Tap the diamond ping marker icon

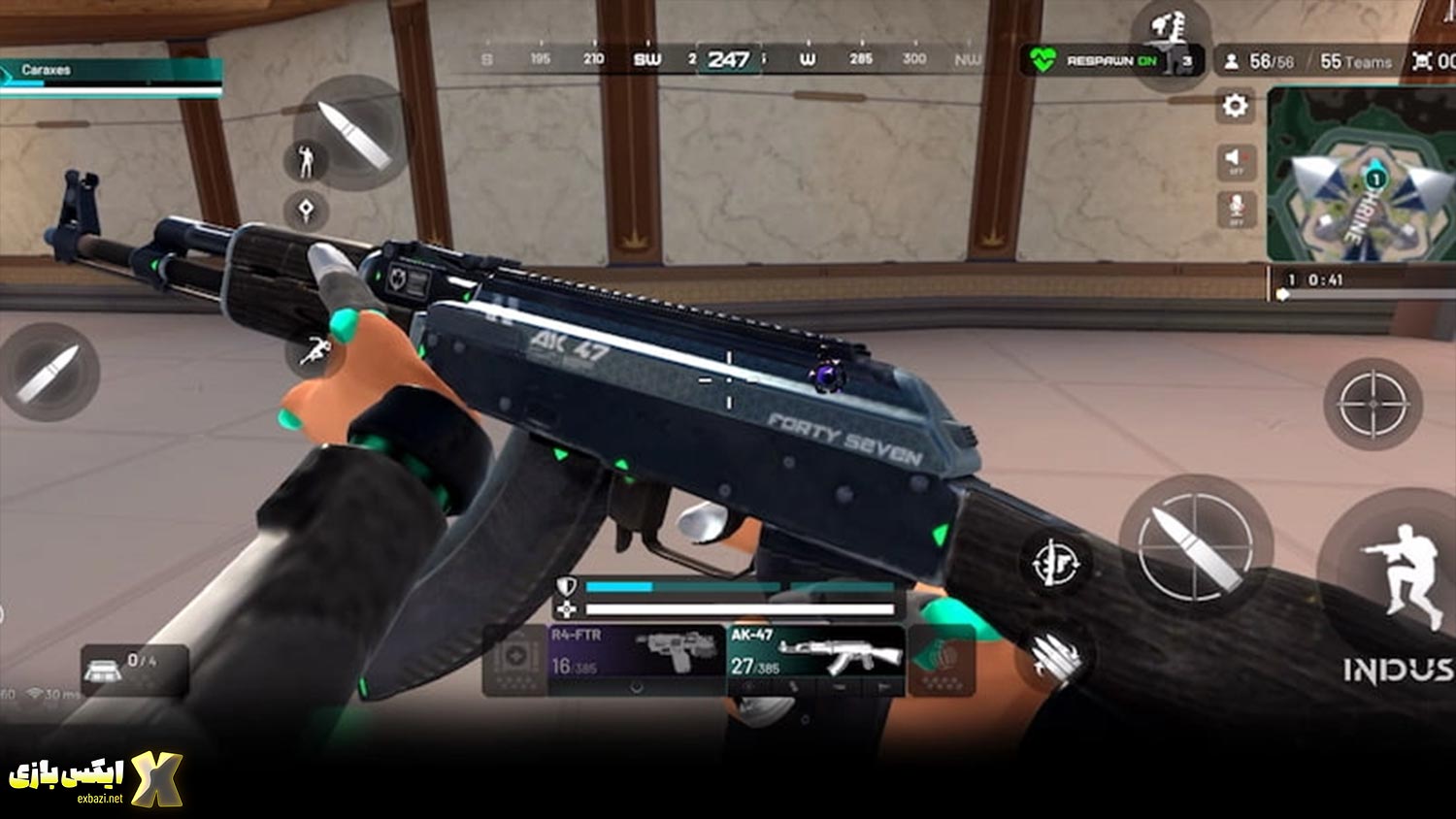coord(307,210)
